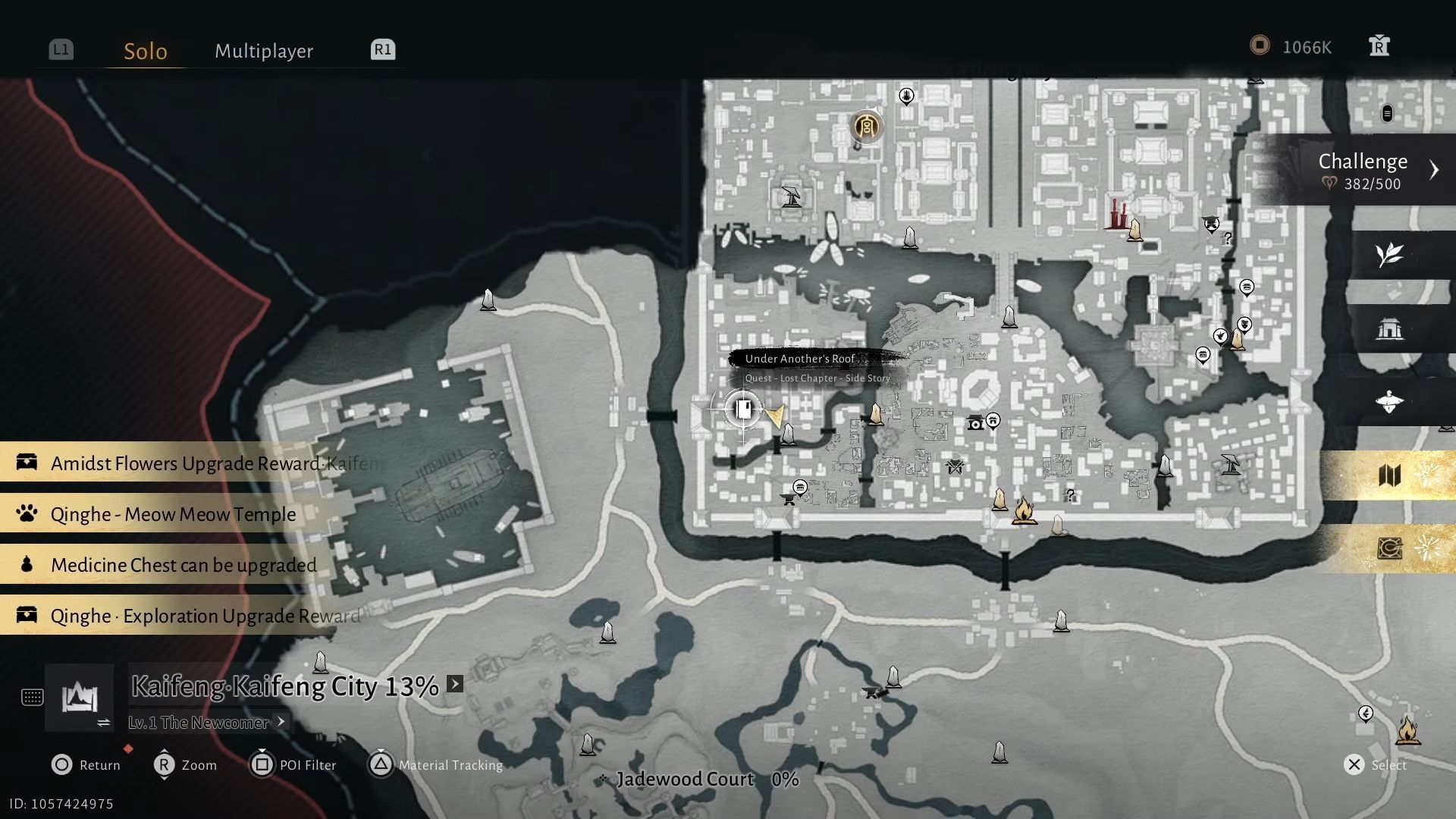Screen dimensions: 1456x819
Task: Switch to the Multiplayer tab
Action: [x=264, y=51]
